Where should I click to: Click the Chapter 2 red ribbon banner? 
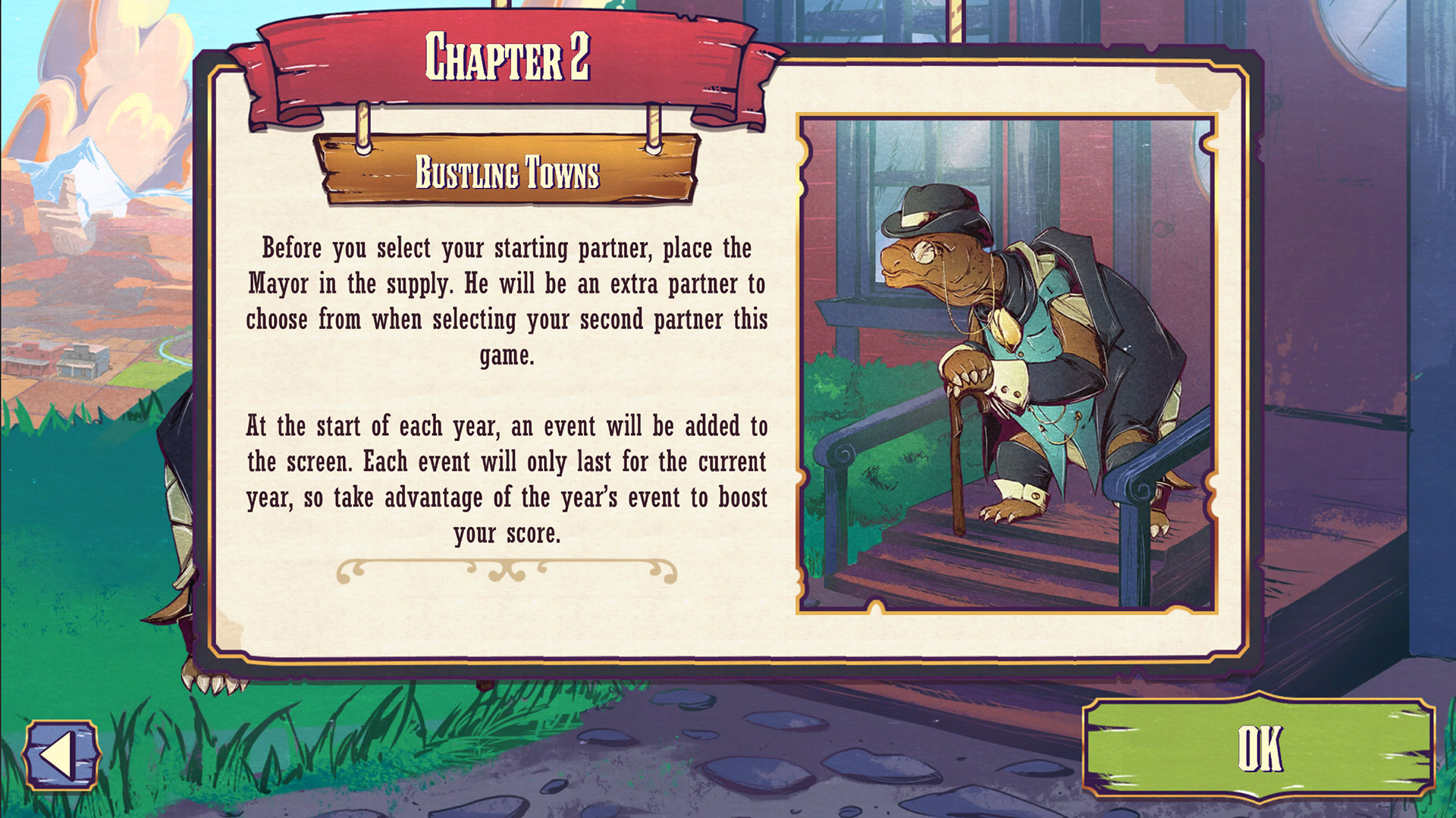pos(510,59)
